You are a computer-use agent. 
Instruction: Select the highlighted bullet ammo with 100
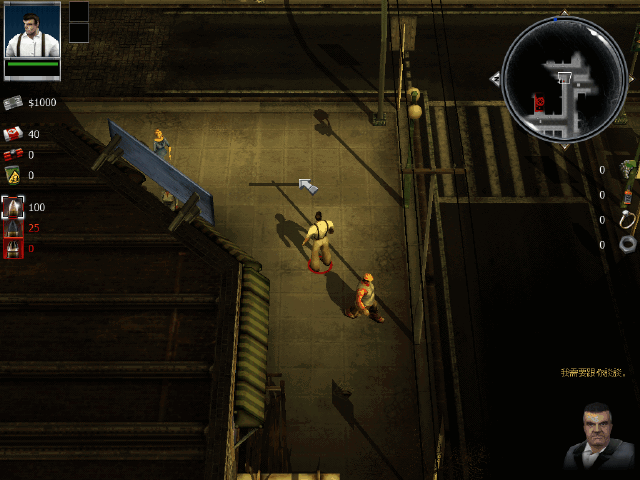click(13, 207)
